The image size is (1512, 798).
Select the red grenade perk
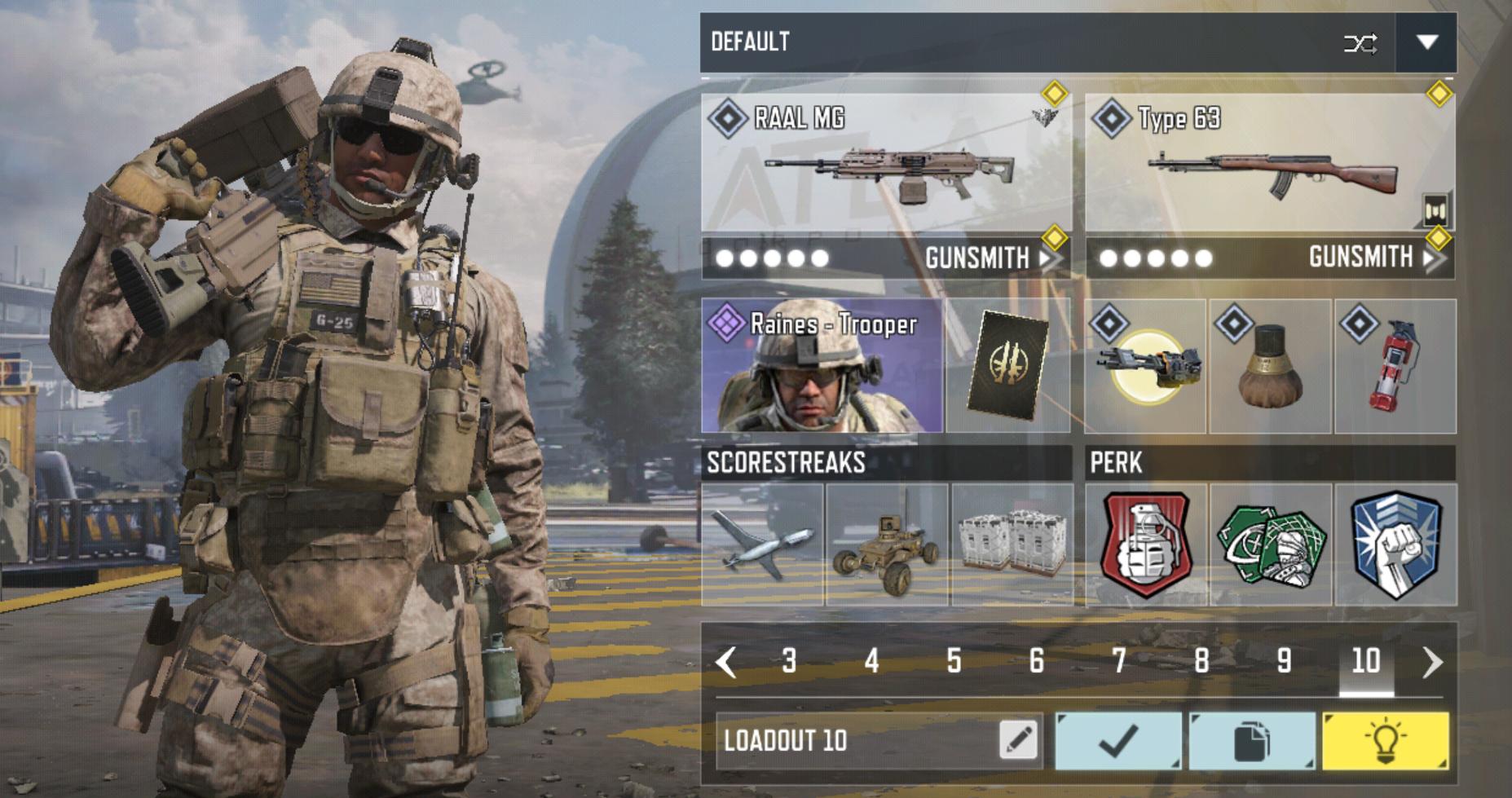(1146, 544)
